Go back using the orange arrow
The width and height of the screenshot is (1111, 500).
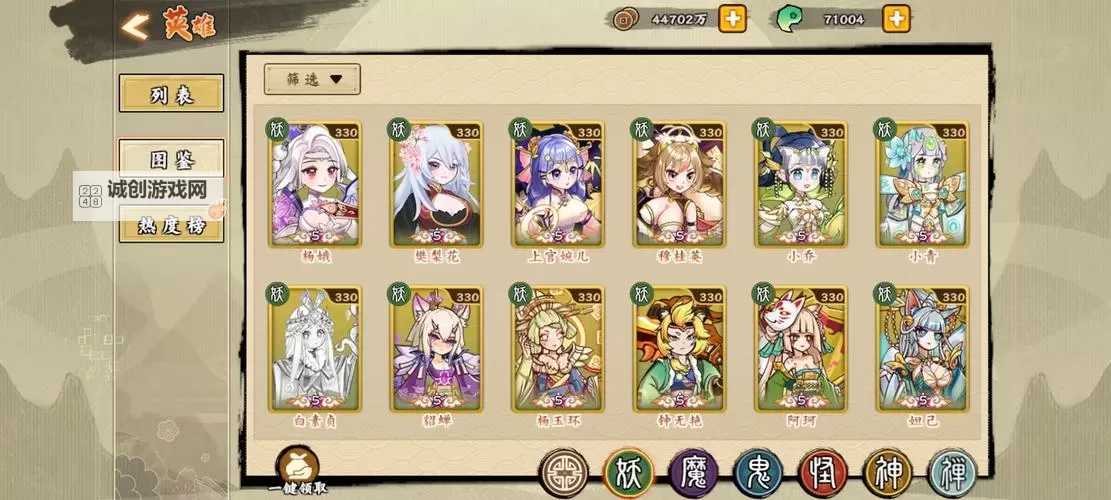tap(135, 26)
